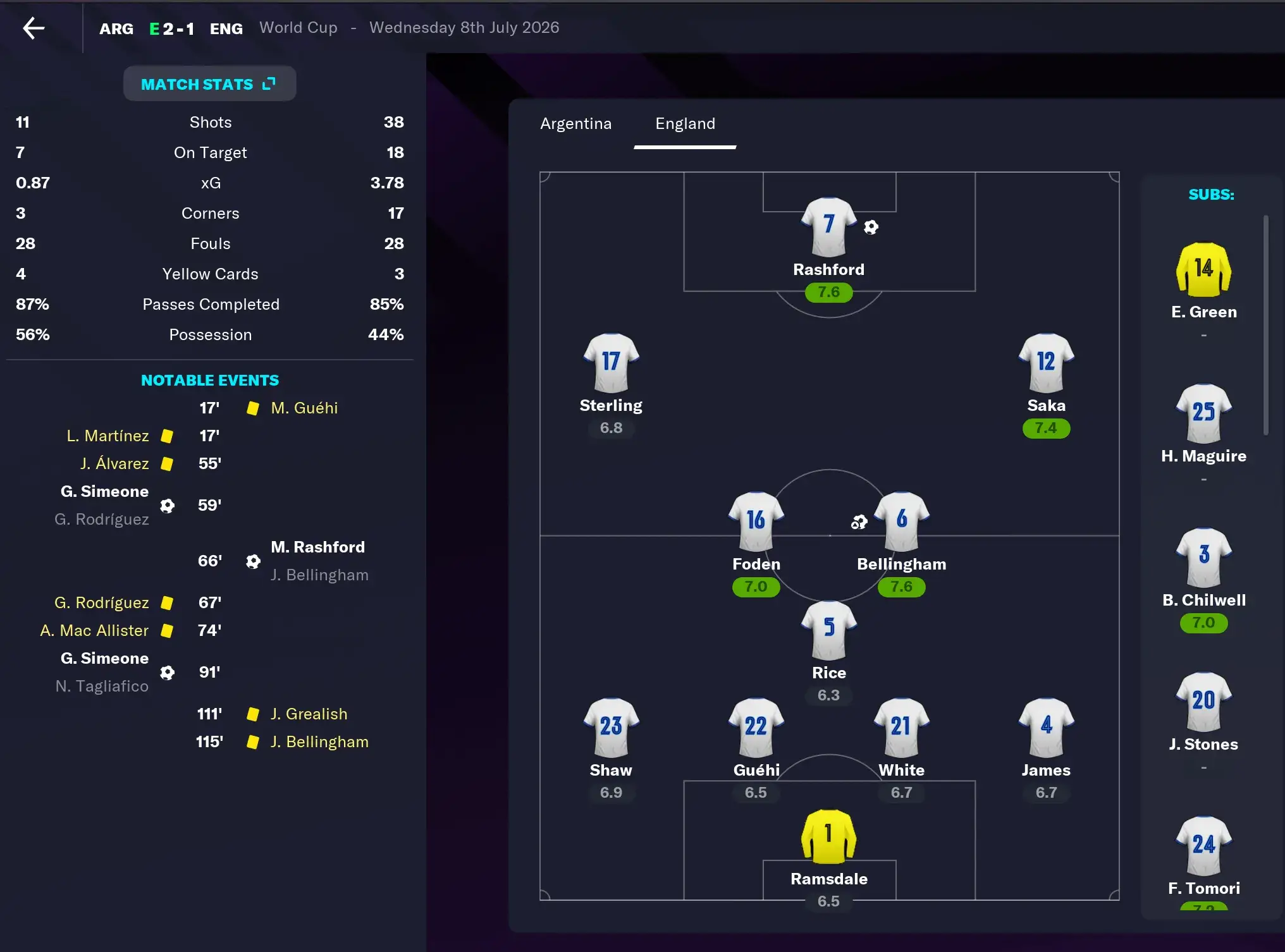Open G. Simeone's profile from notable events
The width and height of the screenshot is (1285, 952).
tap(104, 491)
